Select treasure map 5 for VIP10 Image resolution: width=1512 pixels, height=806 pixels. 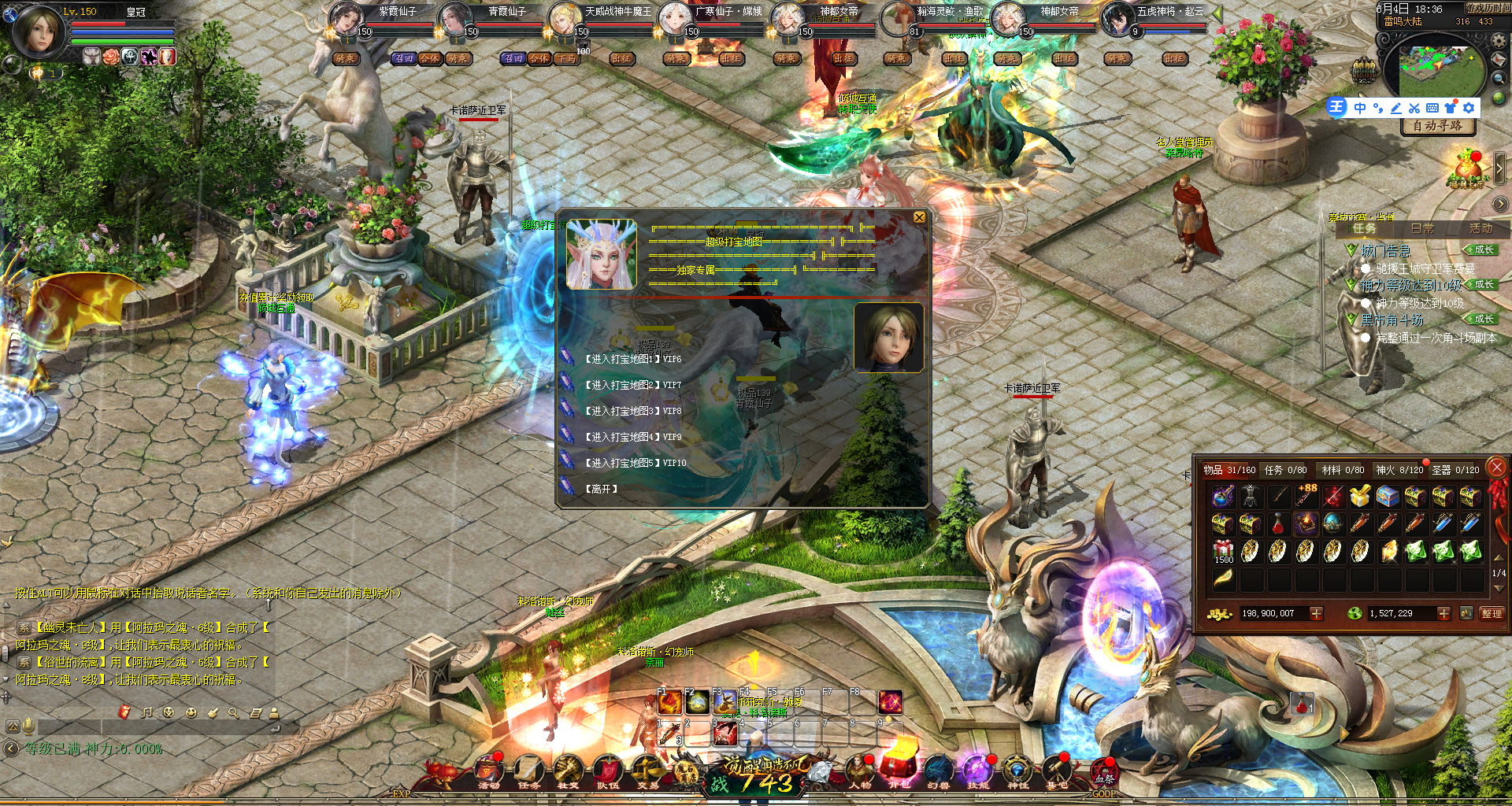[635, 463]
